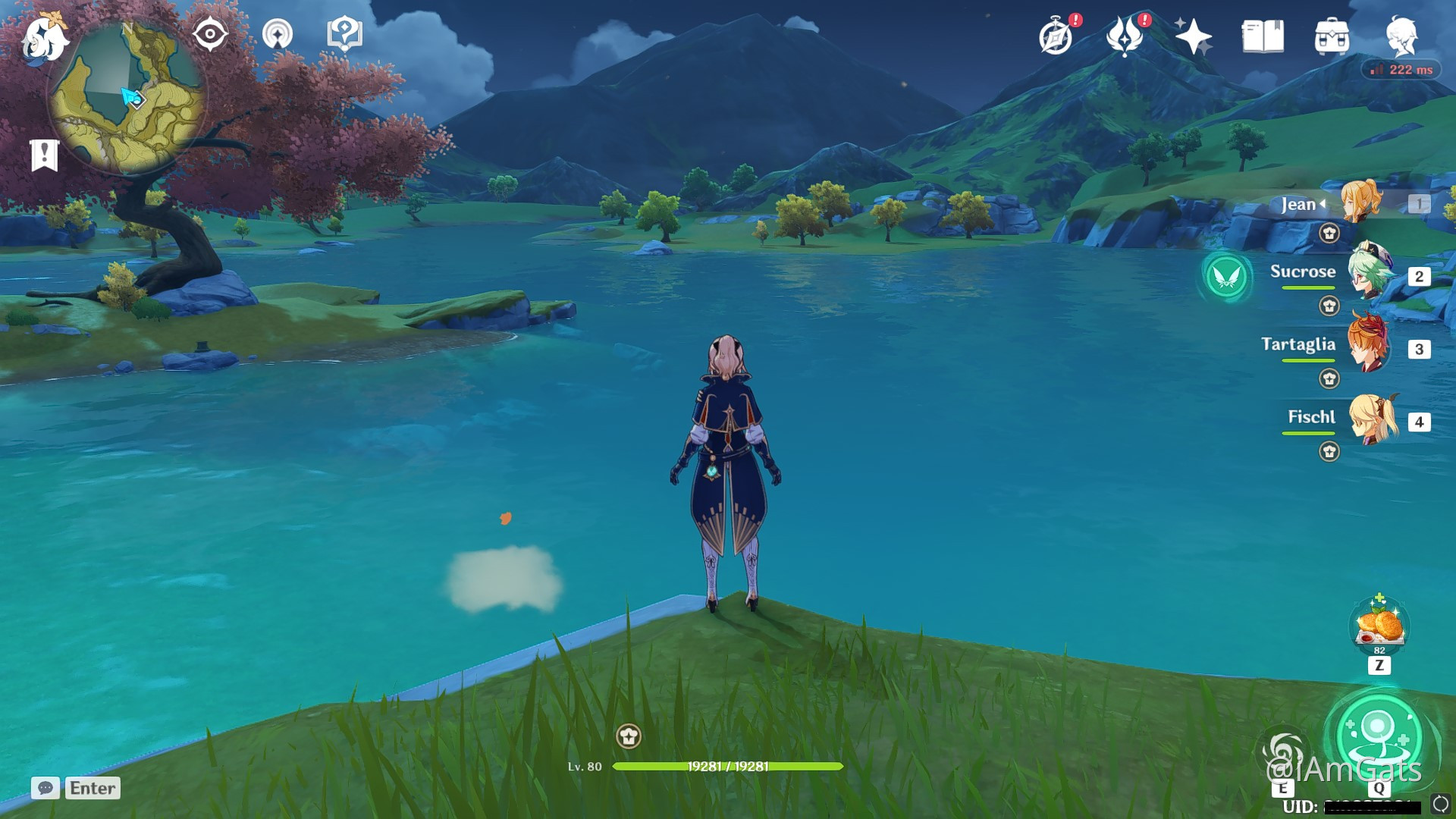Switch to party member Tartaglia
1456x819 pixels.
point(1369,346)
